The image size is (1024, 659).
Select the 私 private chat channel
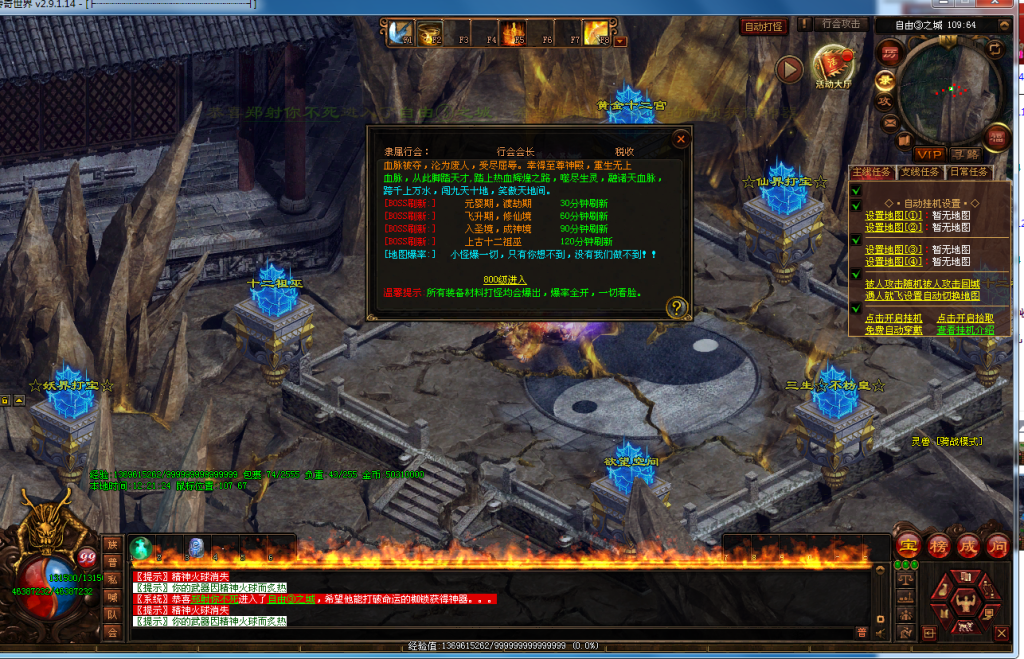[112, 579]
